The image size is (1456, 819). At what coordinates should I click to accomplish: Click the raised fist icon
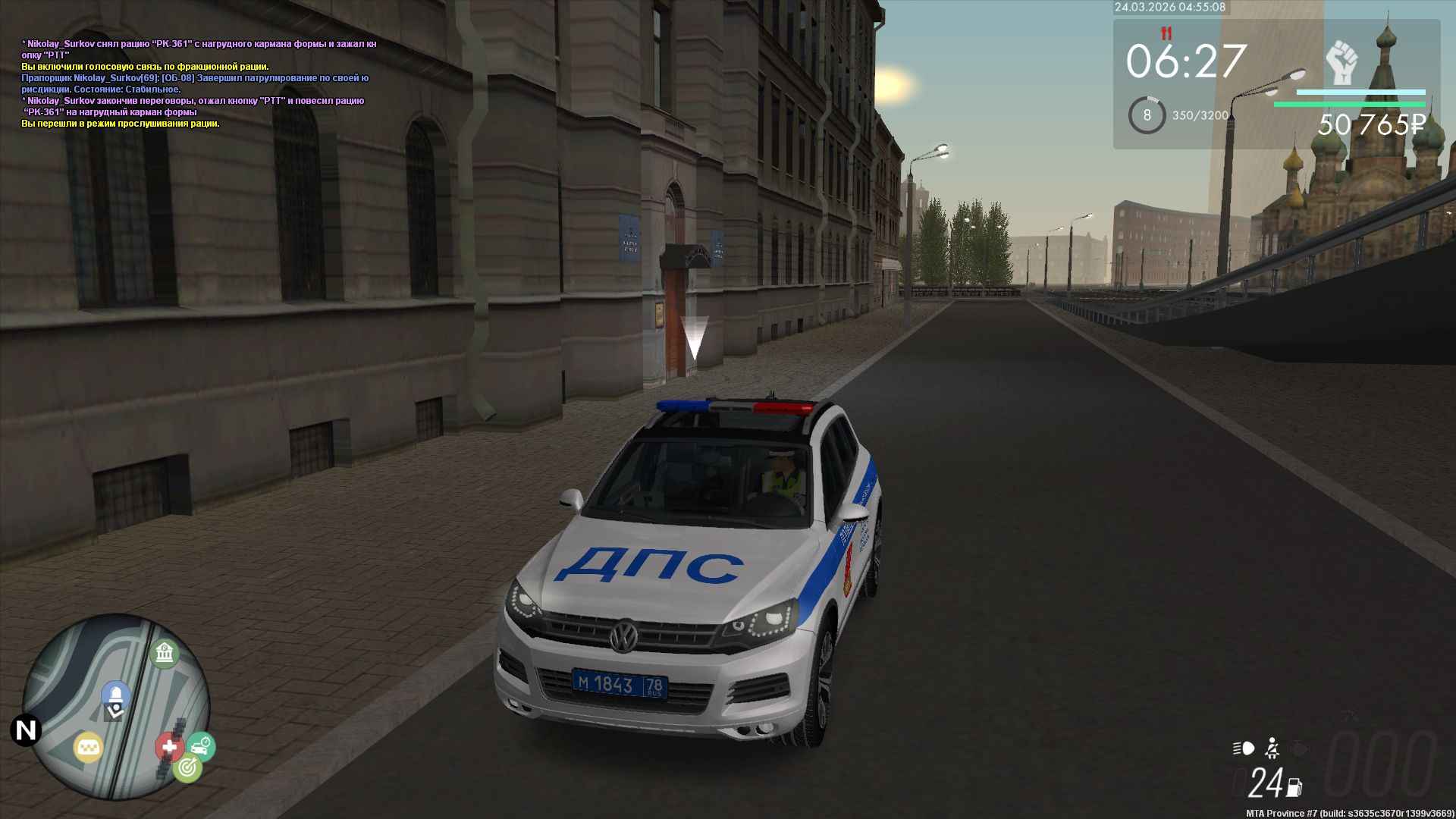pos(1341,62)
